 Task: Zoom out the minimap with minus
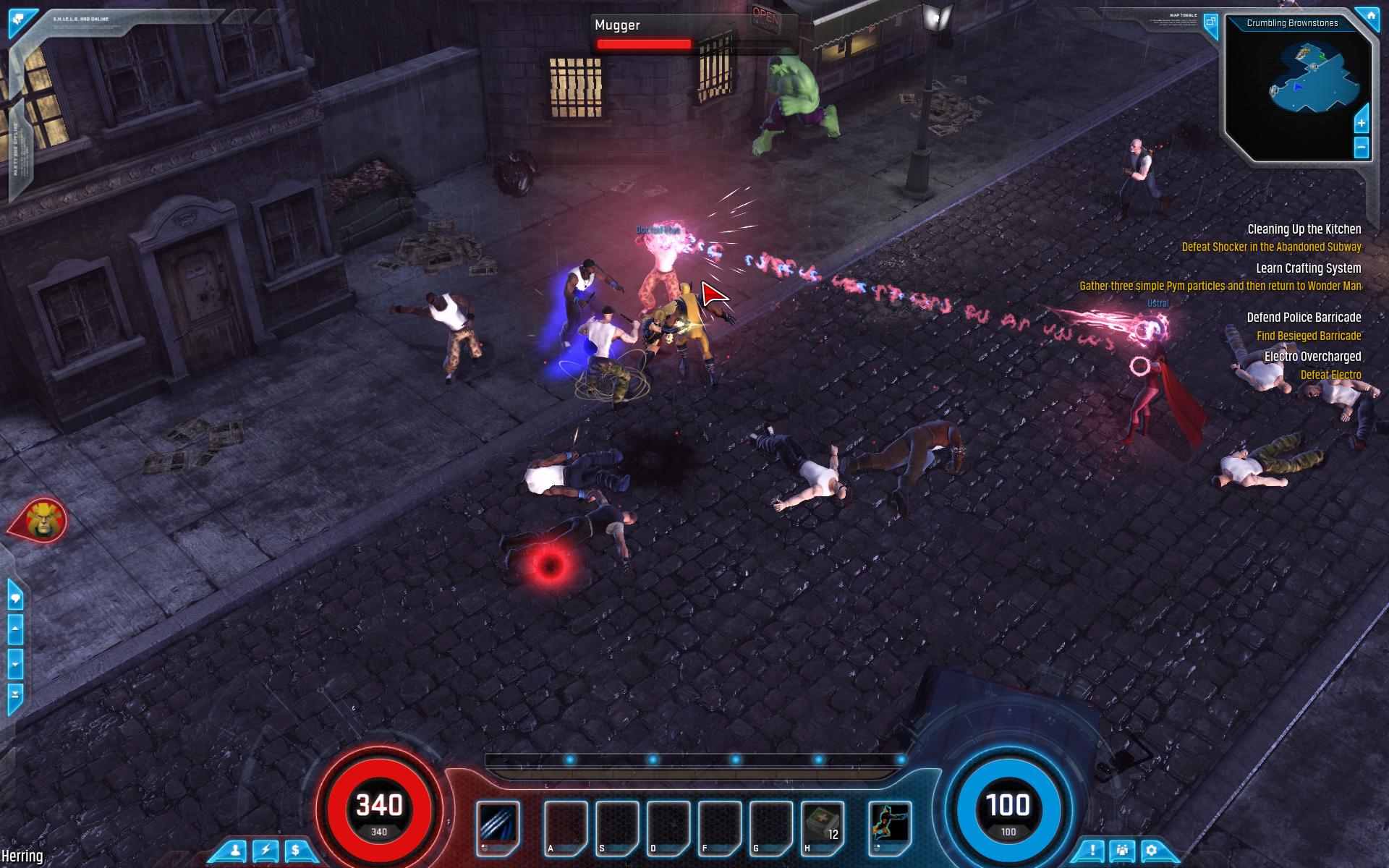coord(1361,148)
